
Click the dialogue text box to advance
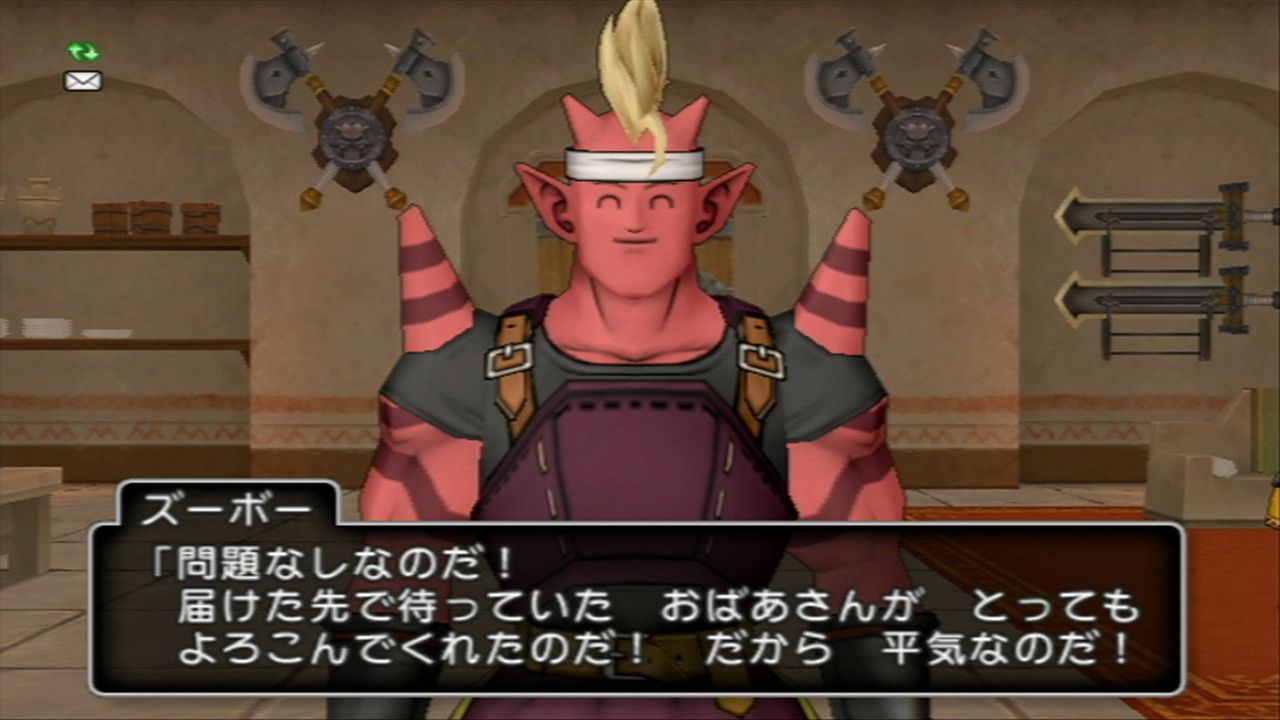pos(640,610)
